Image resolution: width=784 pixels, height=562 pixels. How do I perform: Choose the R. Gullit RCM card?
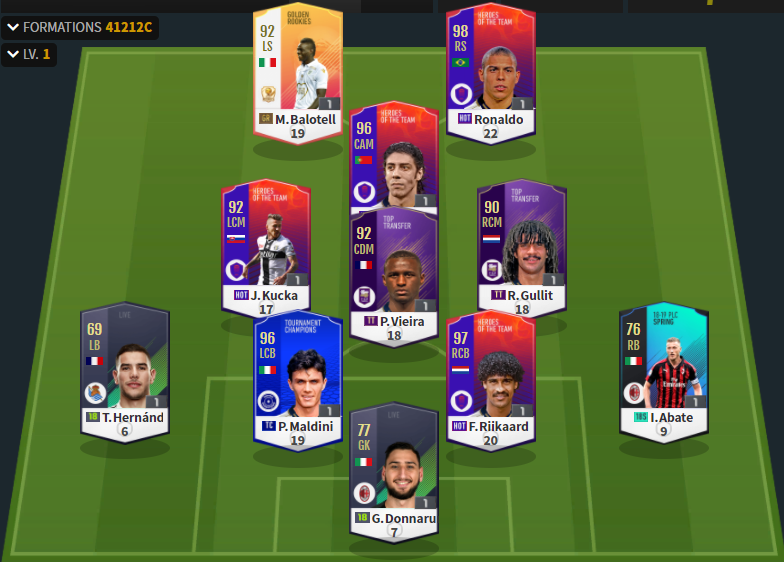(x=522, y=242)
